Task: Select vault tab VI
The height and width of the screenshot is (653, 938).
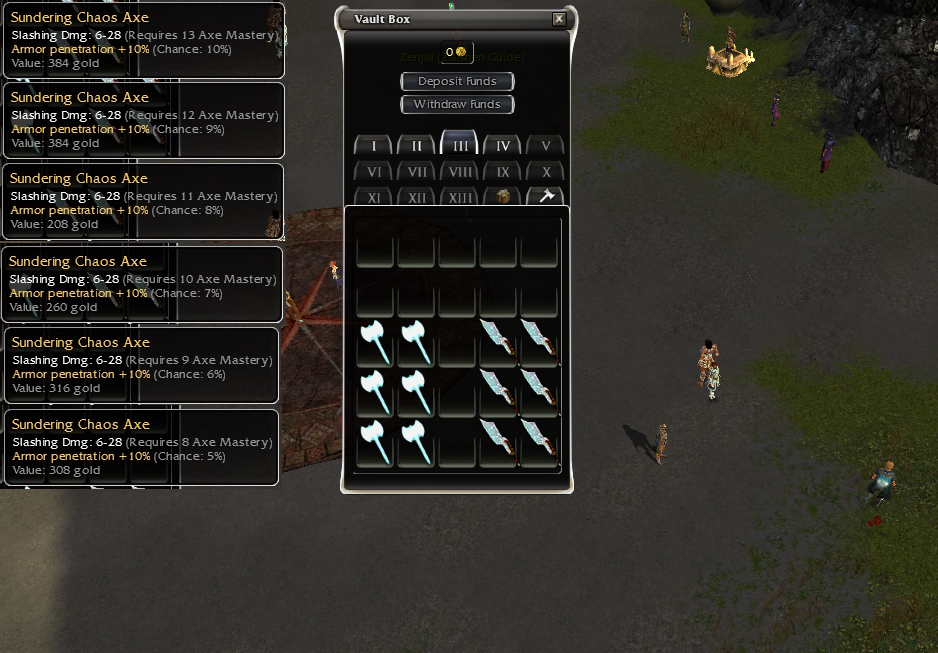Action: (x=374, y=172)
